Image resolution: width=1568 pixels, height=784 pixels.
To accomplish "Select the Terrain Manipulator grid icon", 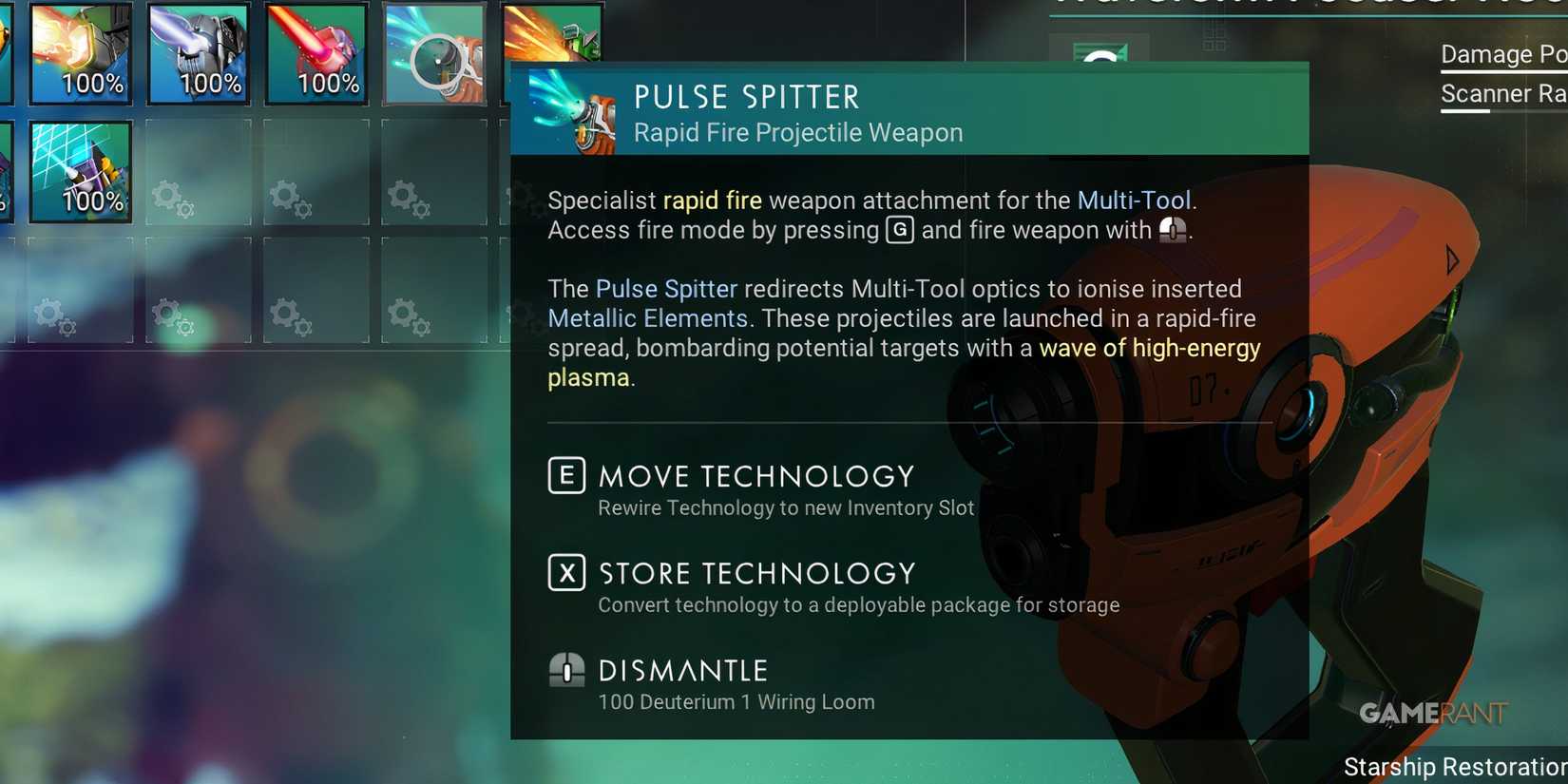I will (81, 171).
